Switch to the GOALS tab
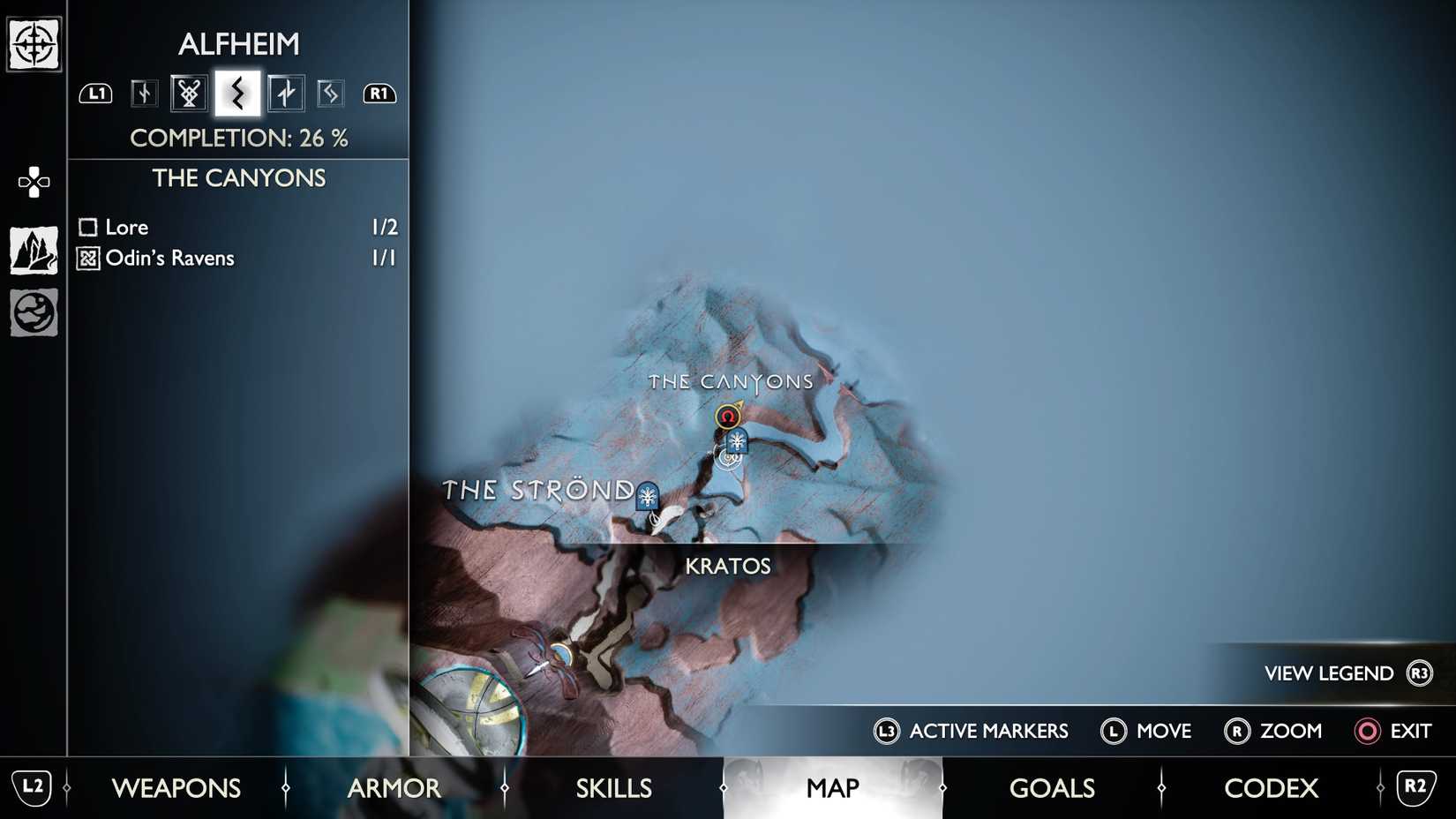The height and width of the screenshot is (819, 1456). click(x=1052, y=787)
